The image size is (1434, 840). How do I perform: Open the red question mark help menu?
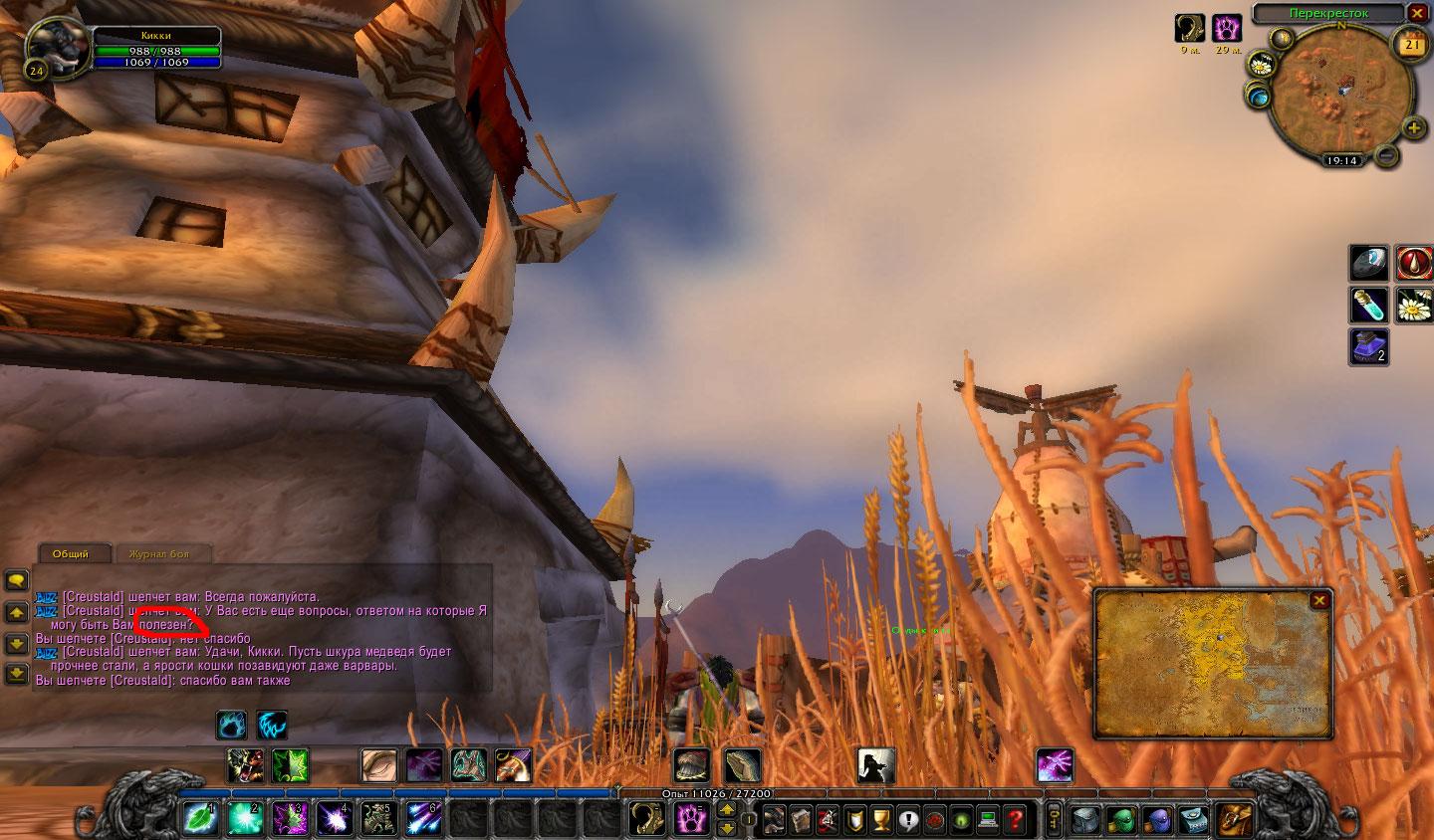(1015, 820)
